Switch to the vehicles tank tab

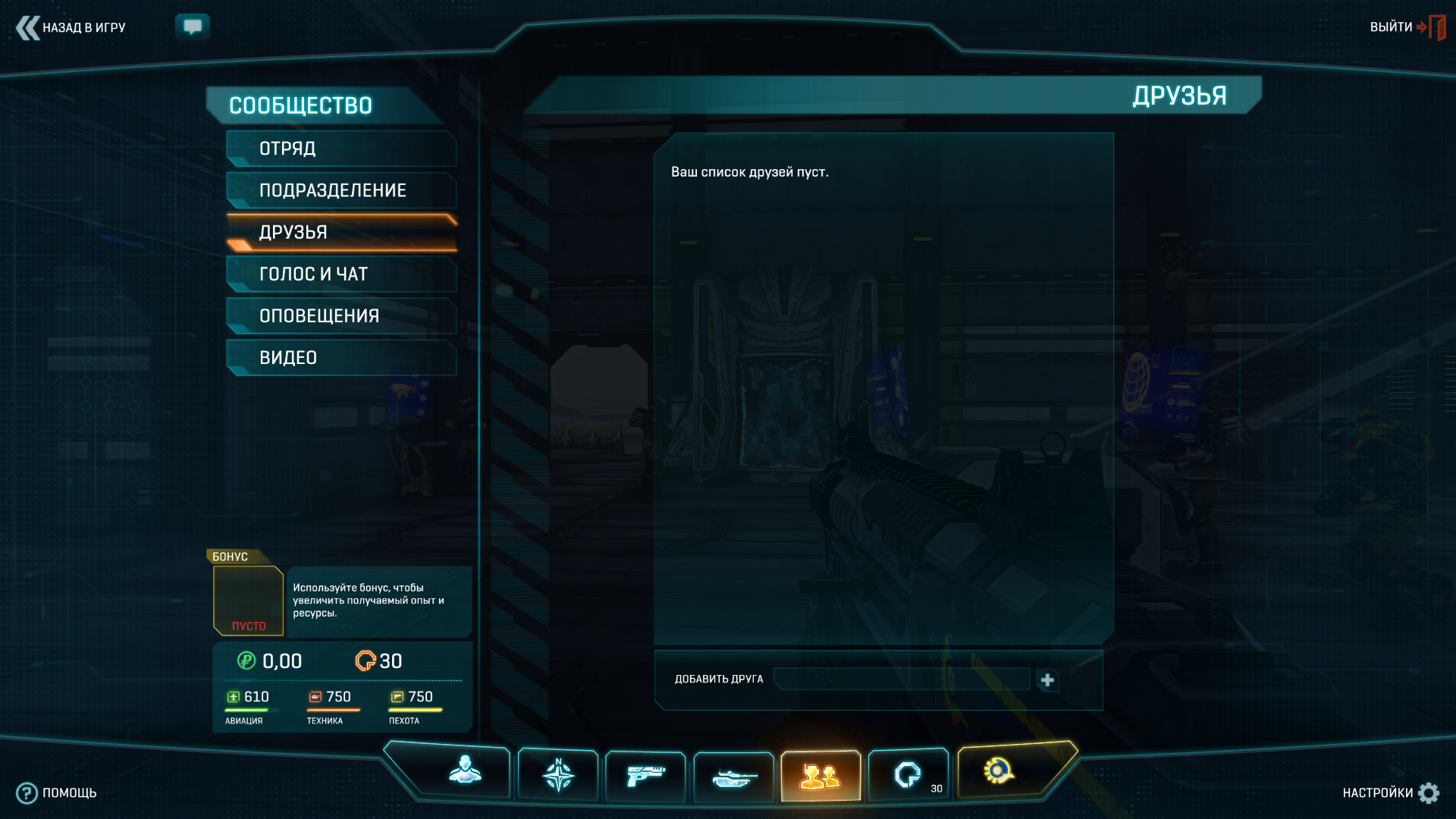[734, 777]
